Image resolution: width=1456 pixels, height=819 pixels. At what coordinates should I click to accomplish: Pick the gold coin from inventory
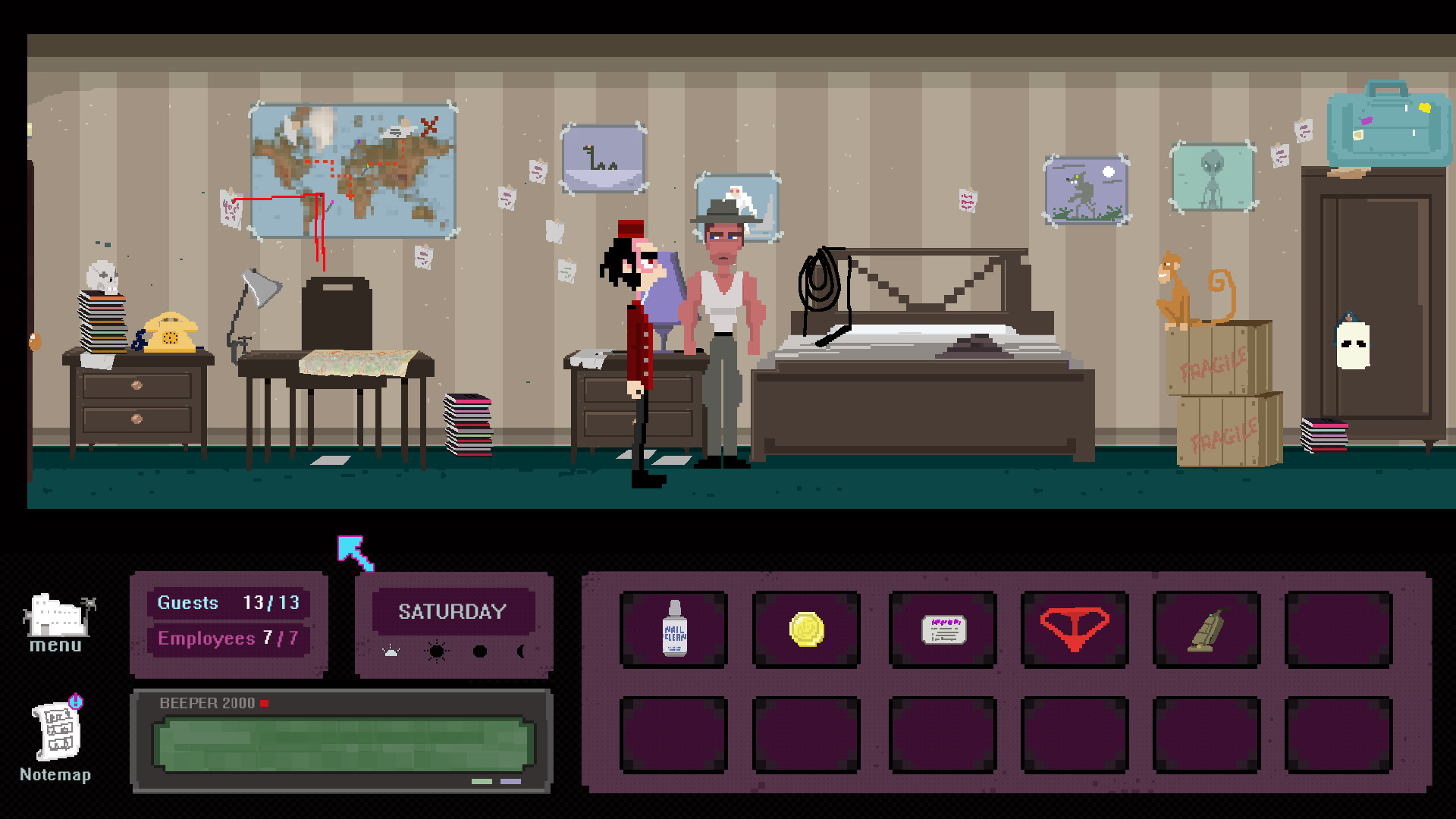[x=806, y=629]
